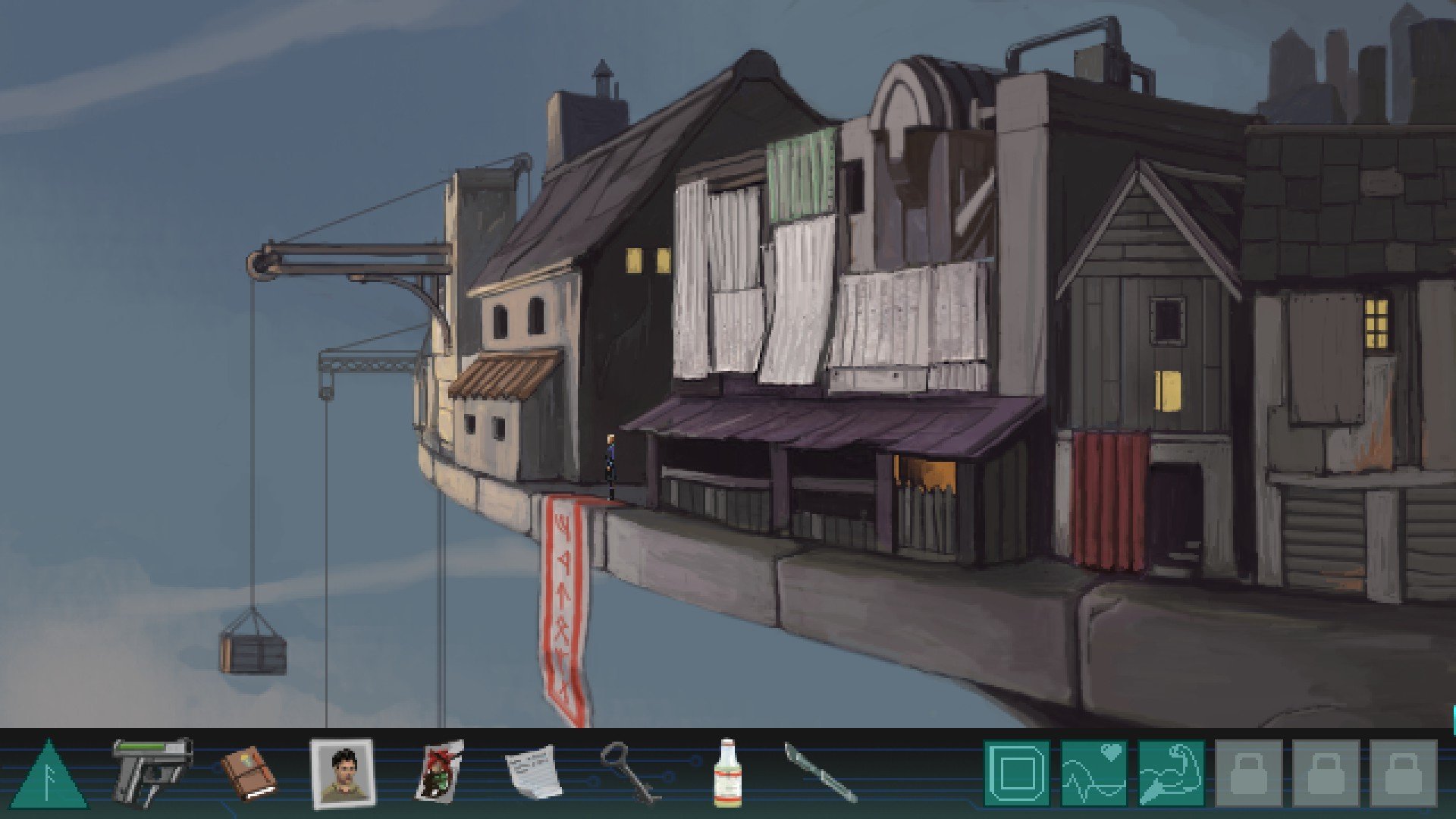Select the handwritten paper note
The image size is (1456, 819).
(534, 772)
